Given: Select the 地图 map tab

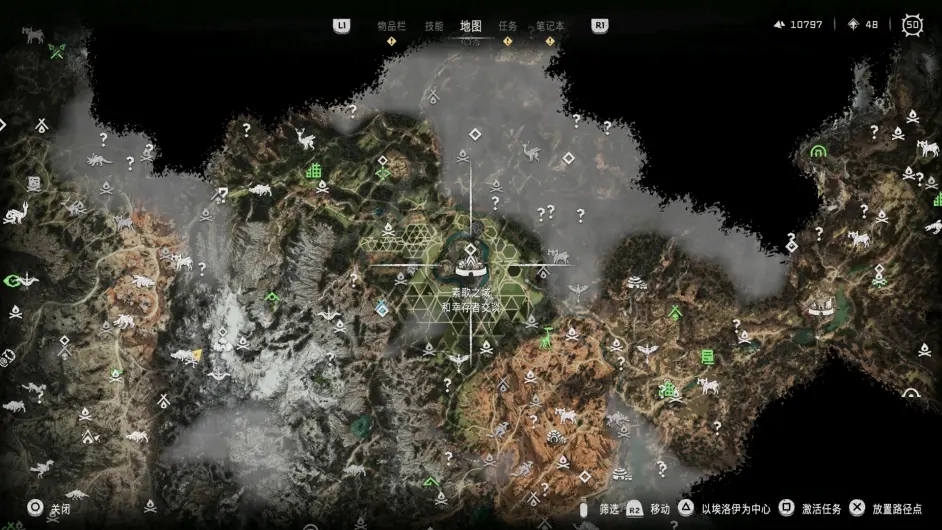Looking at the screenshot, I should (x=470, y=26).
